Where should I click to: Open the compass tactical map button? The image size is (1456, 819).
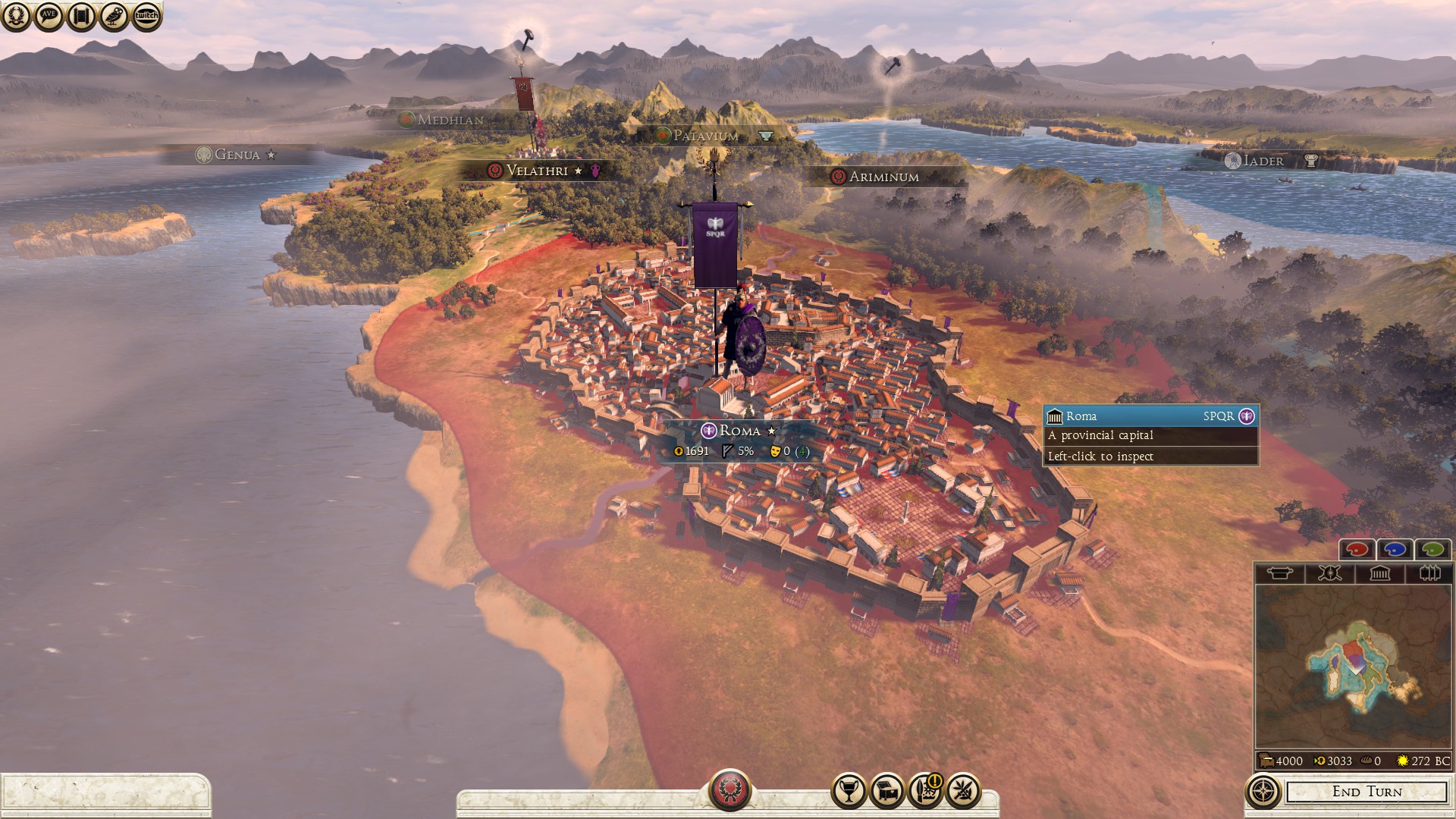[1263, 792]
